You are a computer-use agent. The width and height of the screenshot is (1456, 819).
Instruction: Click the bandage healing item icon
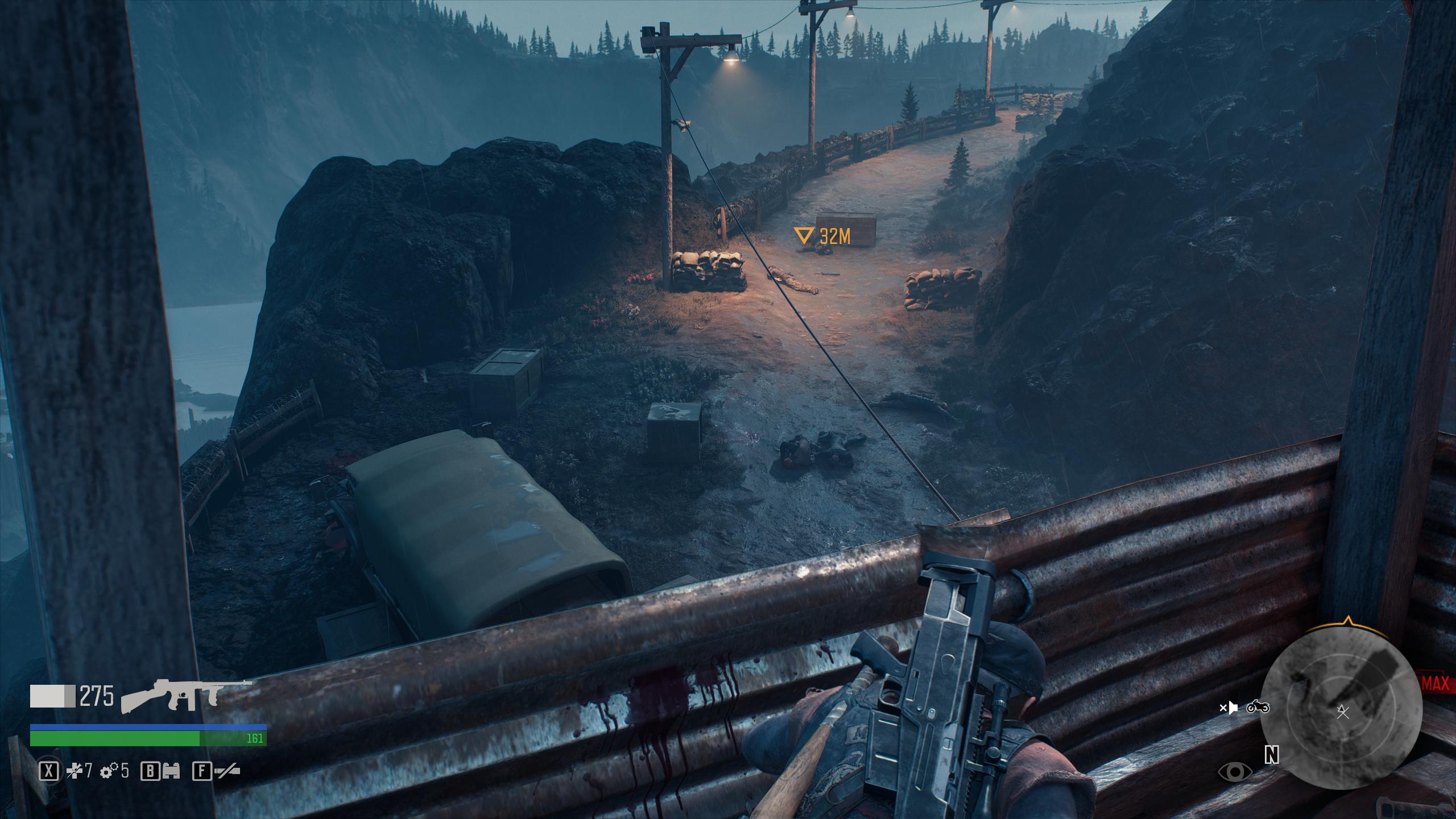(74, 771)
